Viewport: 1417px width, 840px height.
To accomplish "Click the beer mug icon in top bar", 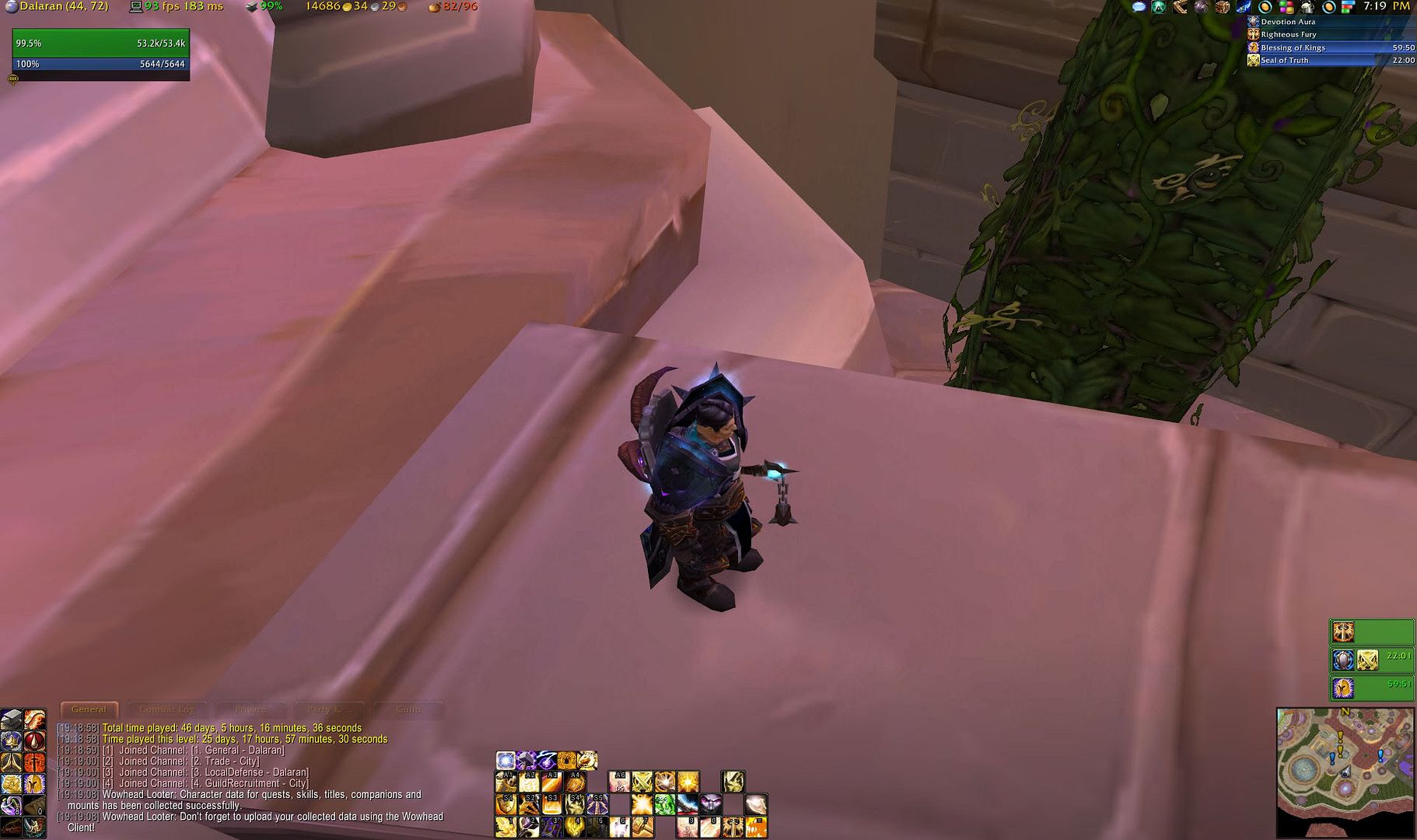I will point(1308,7).
